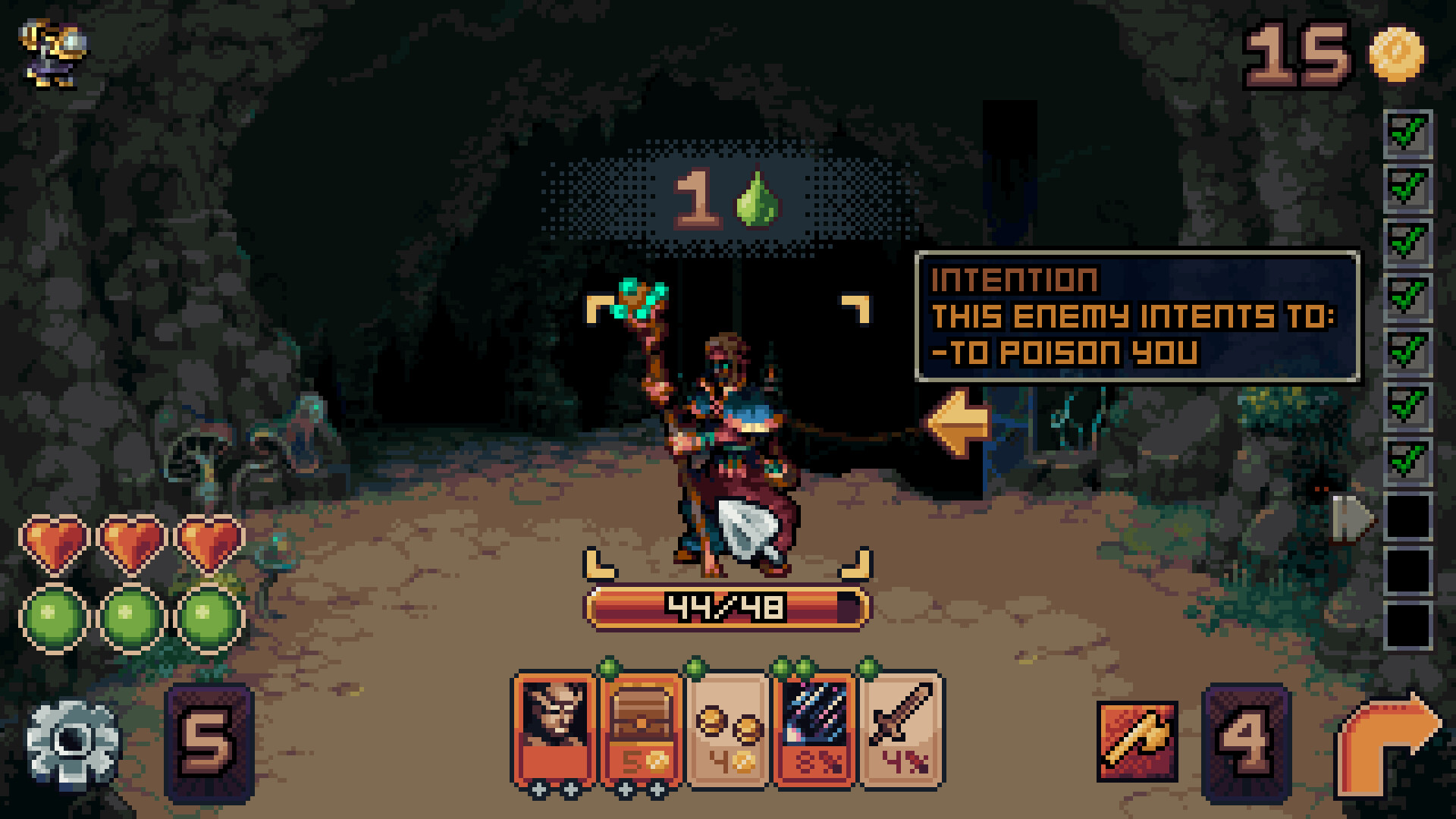Toggle the lowest green checkmark in sidebar
Viewport: 1456px width, 819px height.
coord(1408,461)
